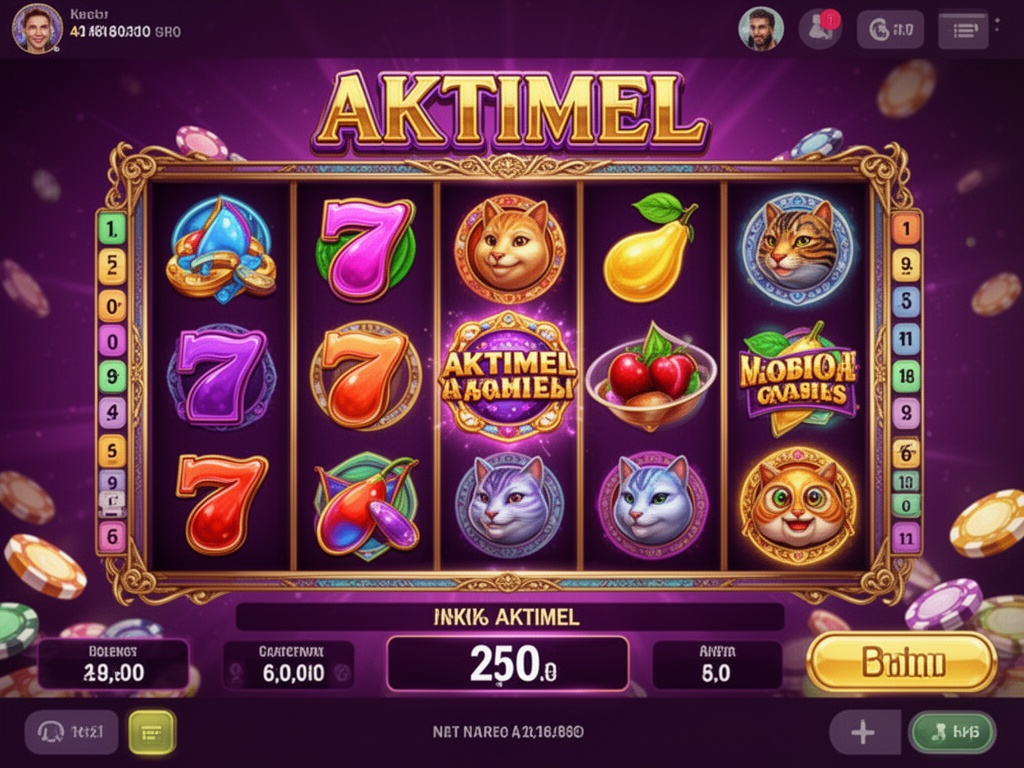Select the 6,0,010 bet amount panel
The image size is (1024, 768).
point(291,664)
